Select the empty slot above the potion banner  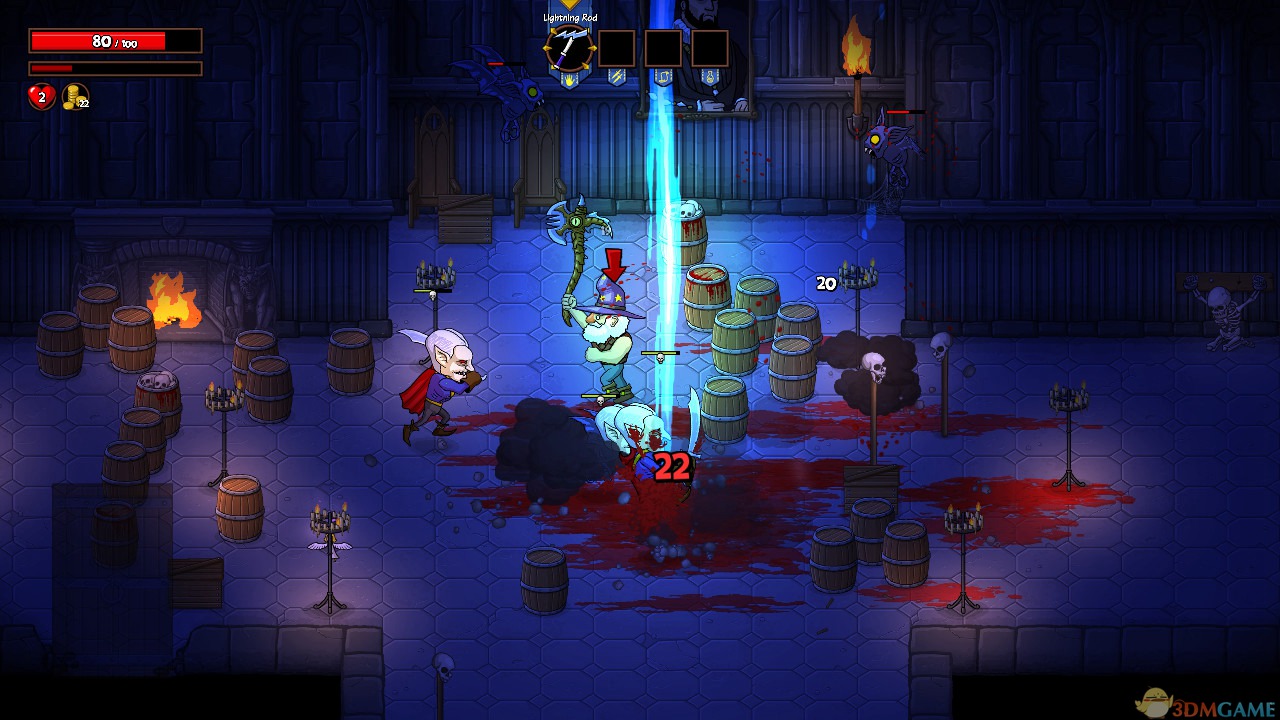coord(710,48)
